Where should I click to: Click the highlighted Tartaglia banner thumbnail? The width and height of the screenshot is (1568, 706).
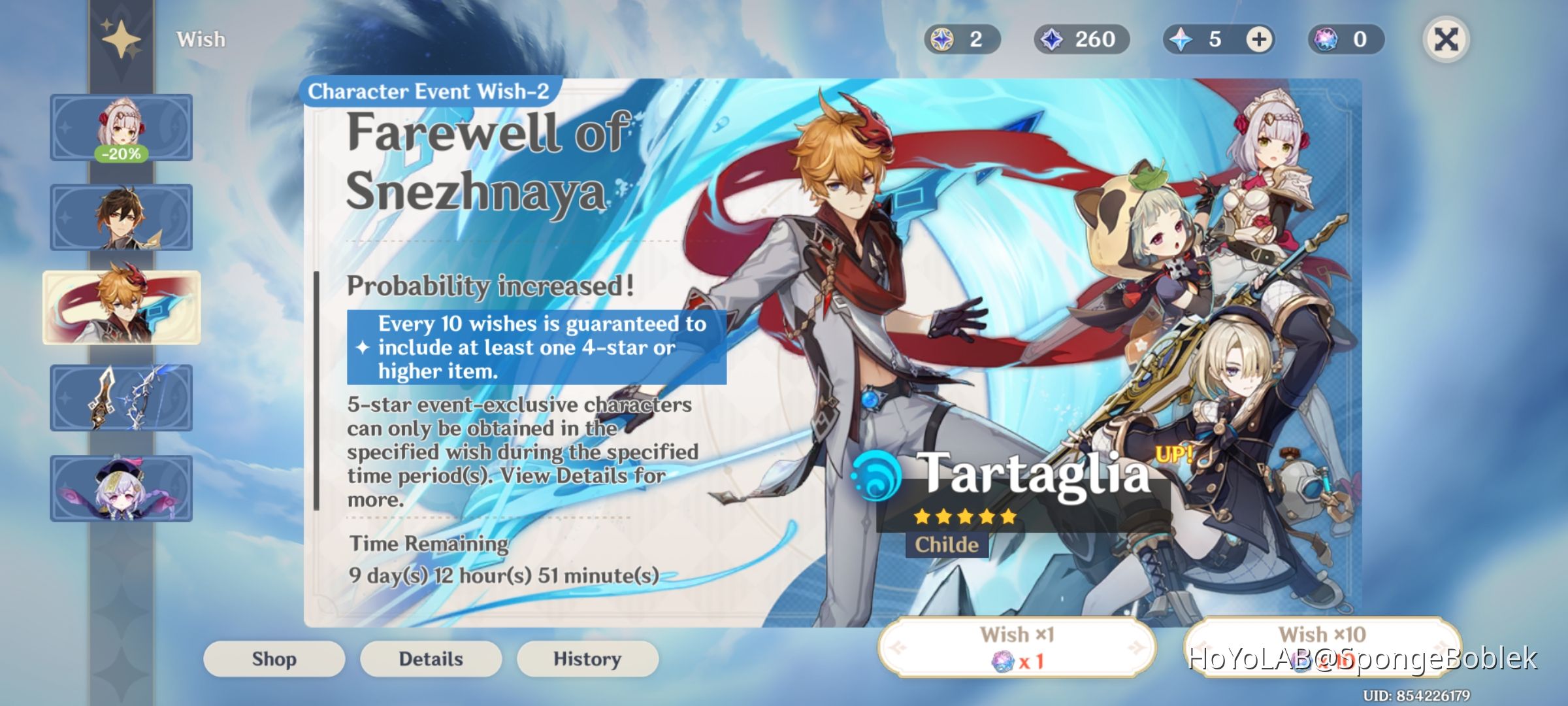coord(120,307)
